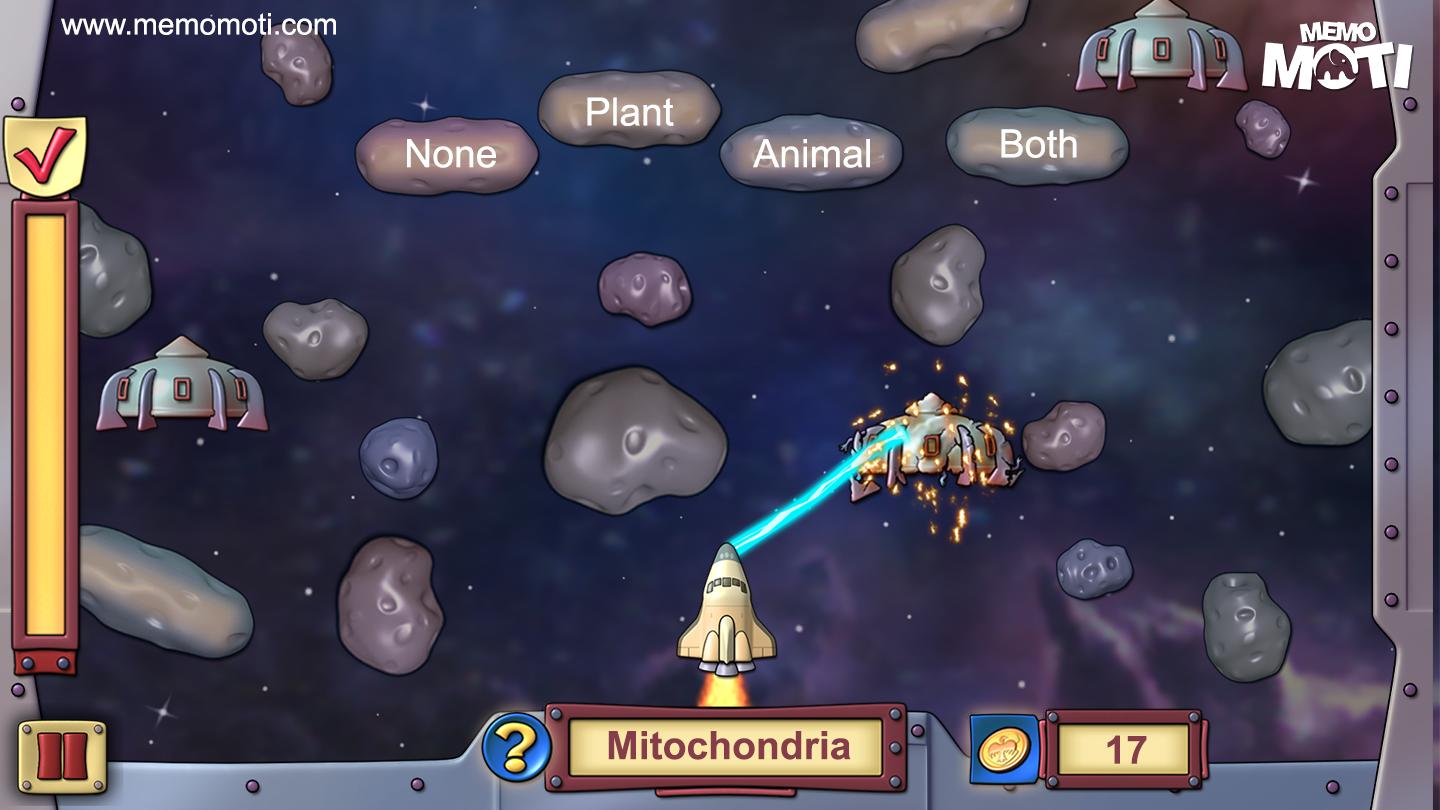Click the gold coin icon
1440x810 pixels.
point(1003,748)
